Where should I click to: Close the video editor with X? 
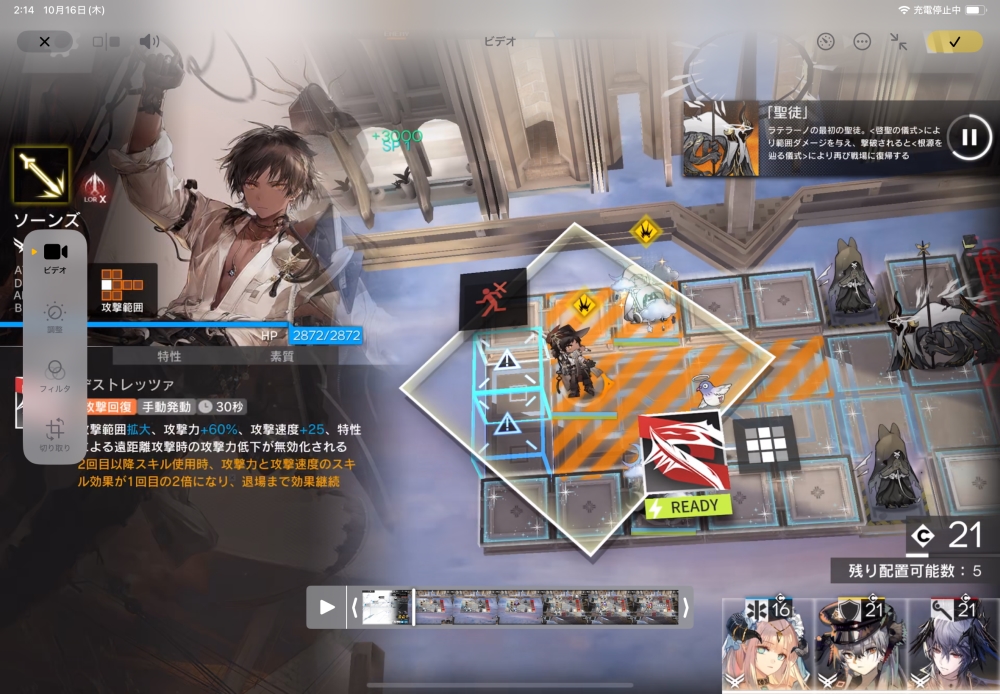click(44, 41)
